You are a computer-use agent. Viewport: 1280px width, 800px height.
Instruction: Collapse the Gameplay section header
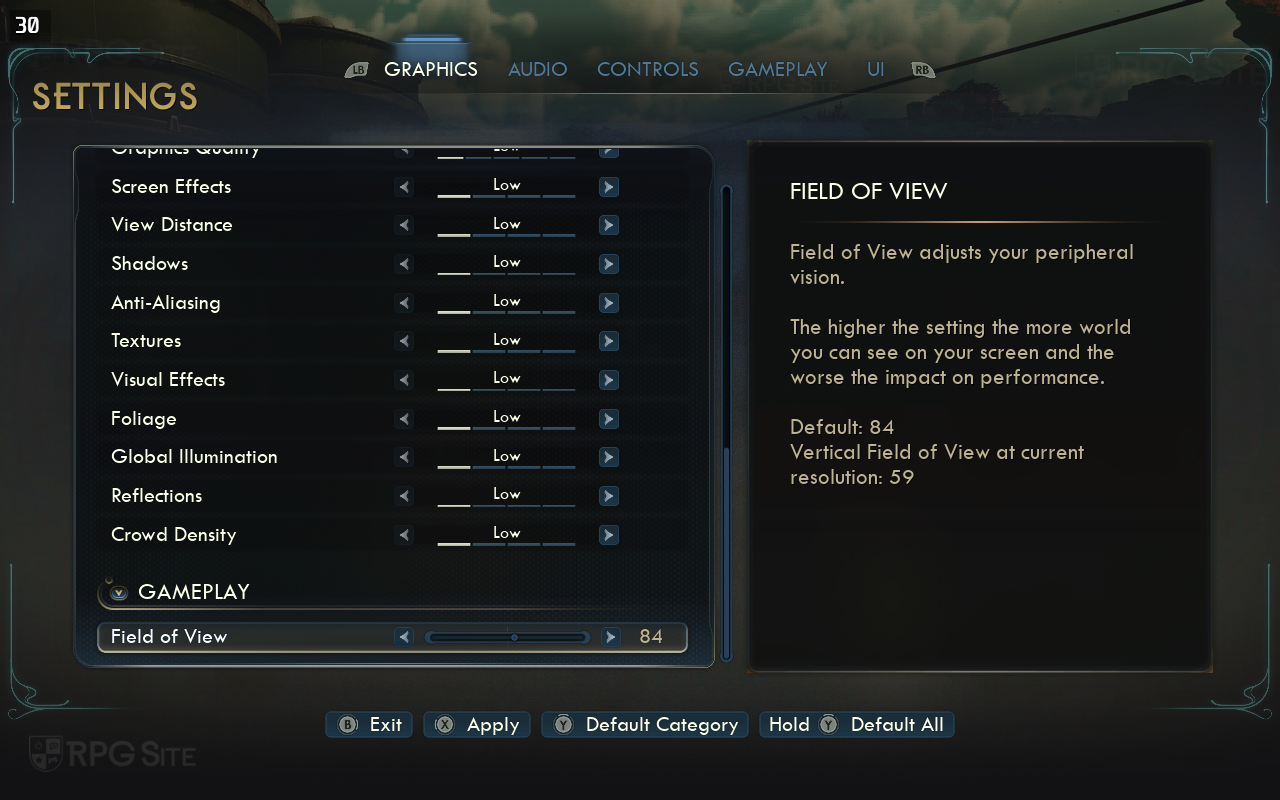click(x=119, y=592)
